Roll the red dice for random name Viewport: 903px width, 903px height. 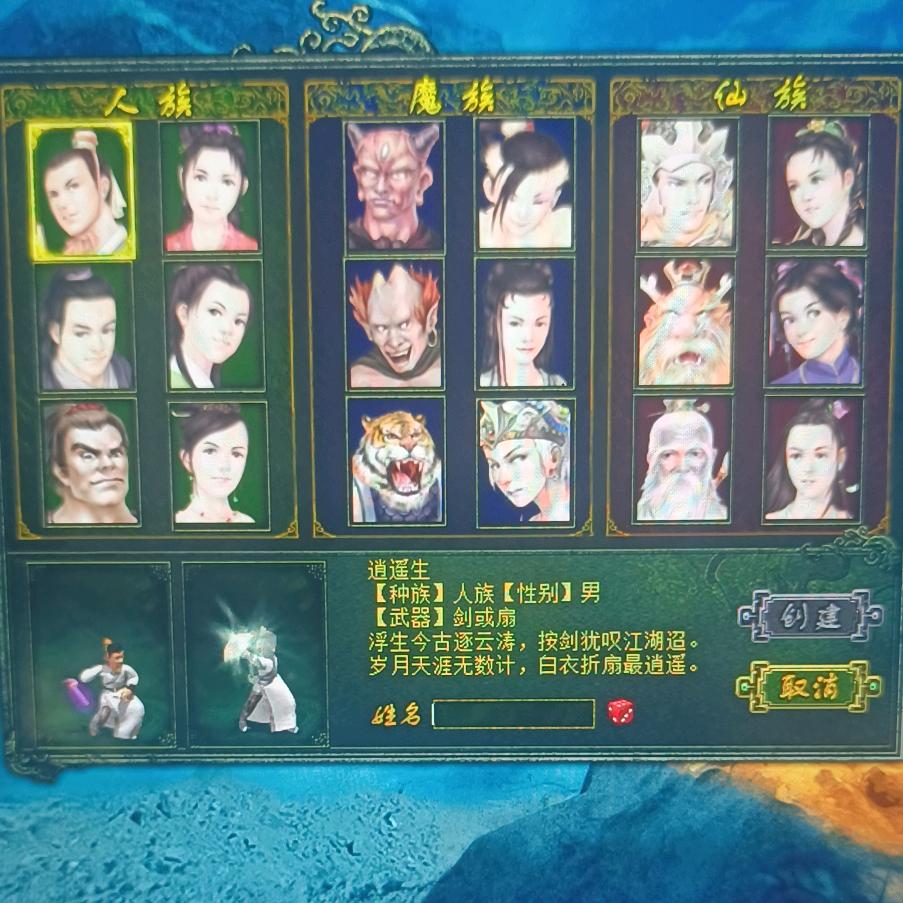click(x=620, y=712)
